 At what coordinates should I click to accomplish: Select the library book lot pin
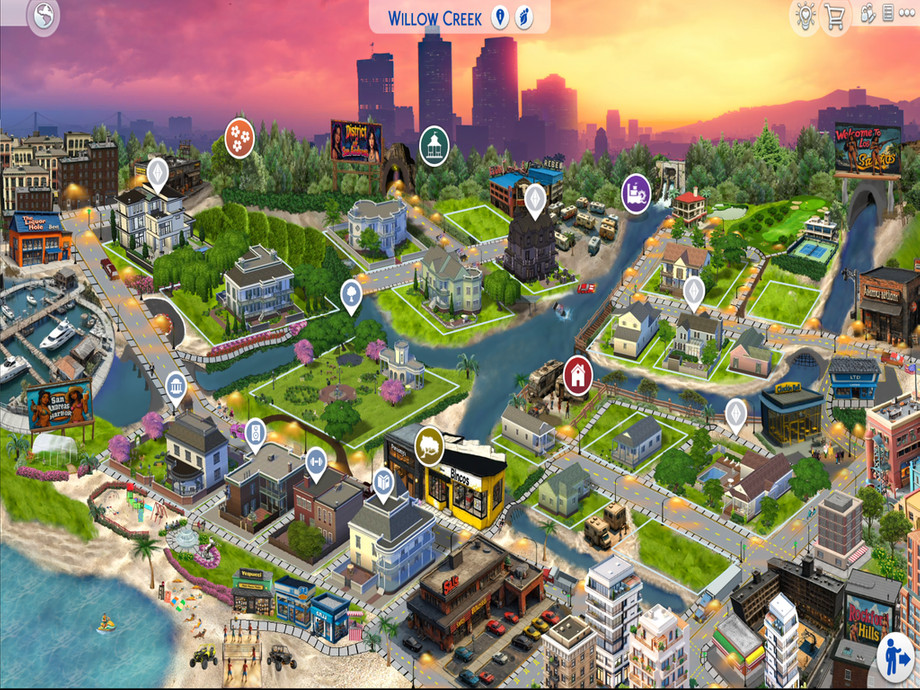(x=383, y=483)
